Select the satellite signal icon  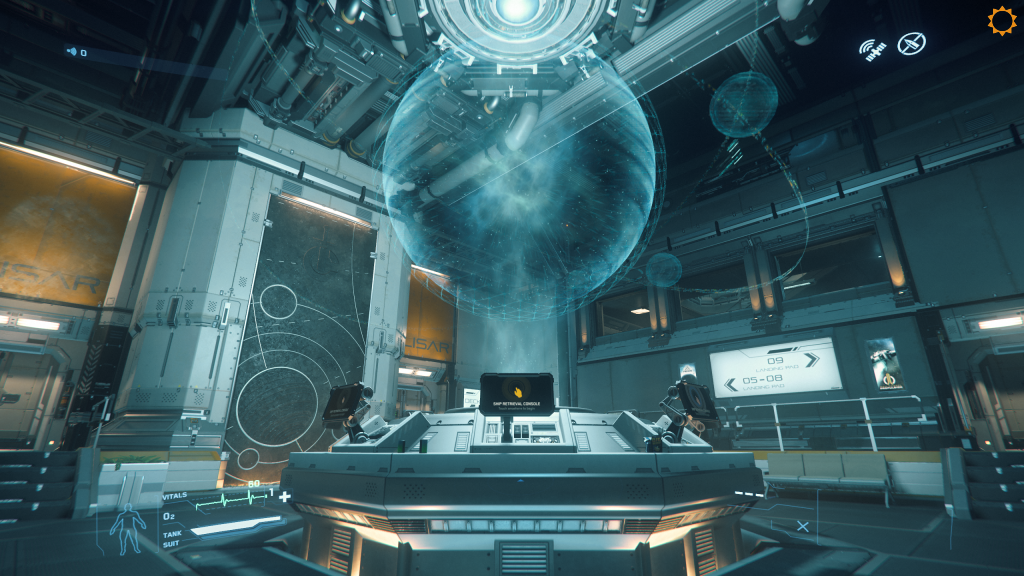874,49
